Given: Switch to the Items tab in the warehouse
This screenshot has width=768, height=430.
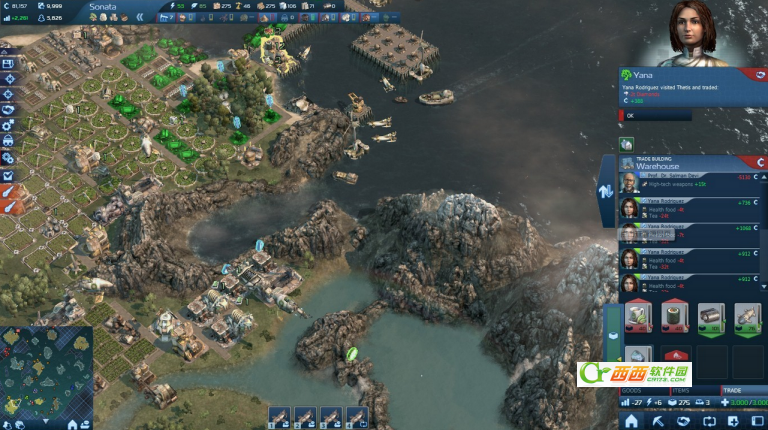Looking at the screenshot, I should 681,390.
